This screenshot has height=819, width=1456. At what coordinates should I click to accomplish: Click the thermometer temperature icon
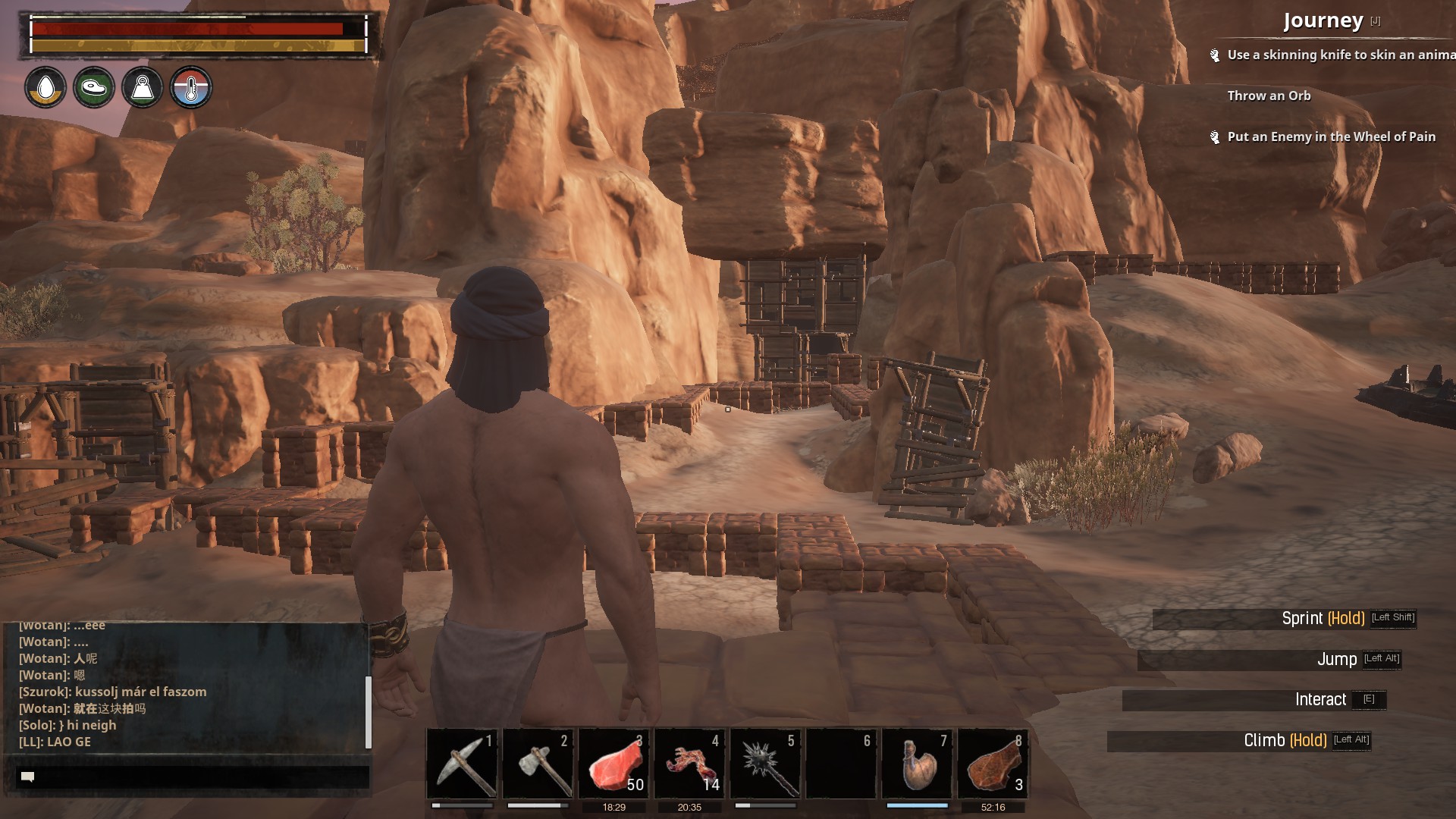(x=191, y=88)
